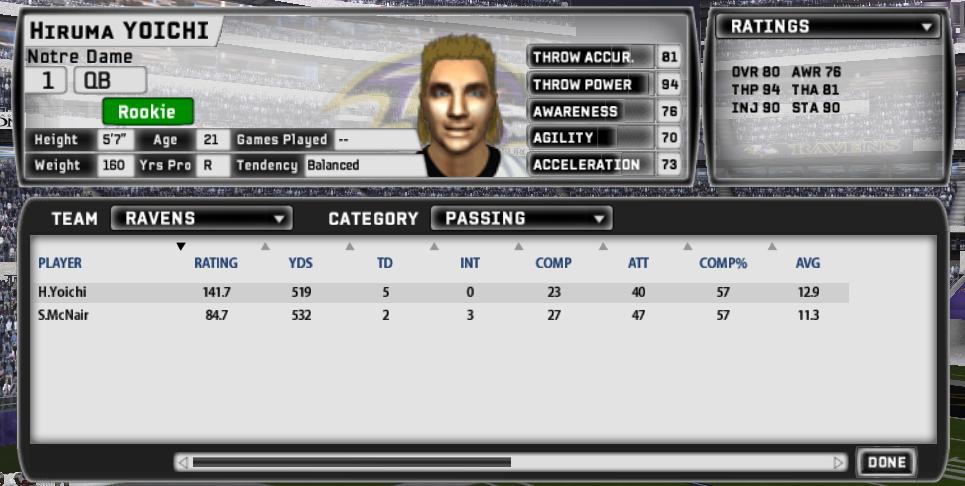The image size is (965, 486).
Task: Sort the list by Player name
Action: [x=60, y=263]
